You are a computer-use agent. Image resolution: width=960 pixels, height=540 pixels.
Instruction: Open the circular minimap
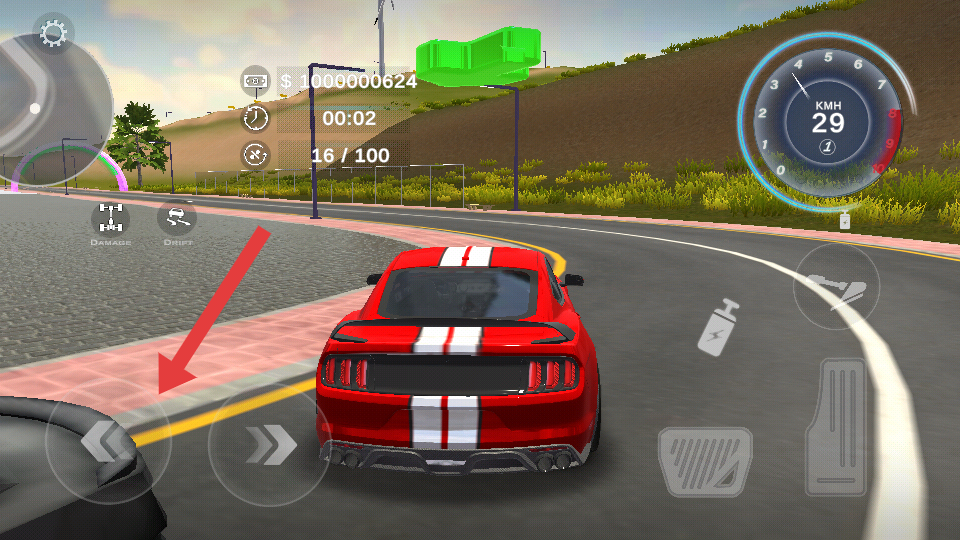(48, 110)
